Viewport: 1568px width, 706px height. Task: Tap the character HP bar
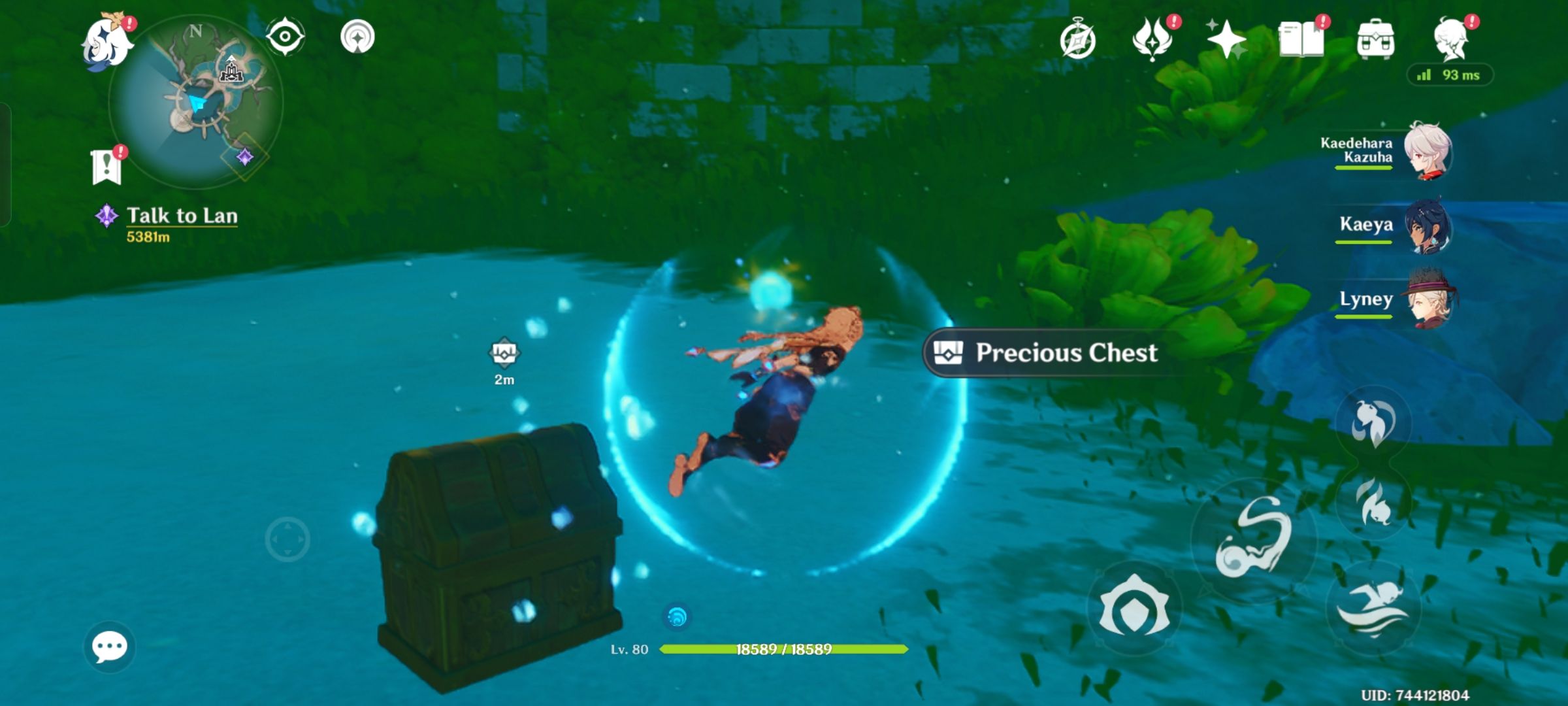(781, 650)
